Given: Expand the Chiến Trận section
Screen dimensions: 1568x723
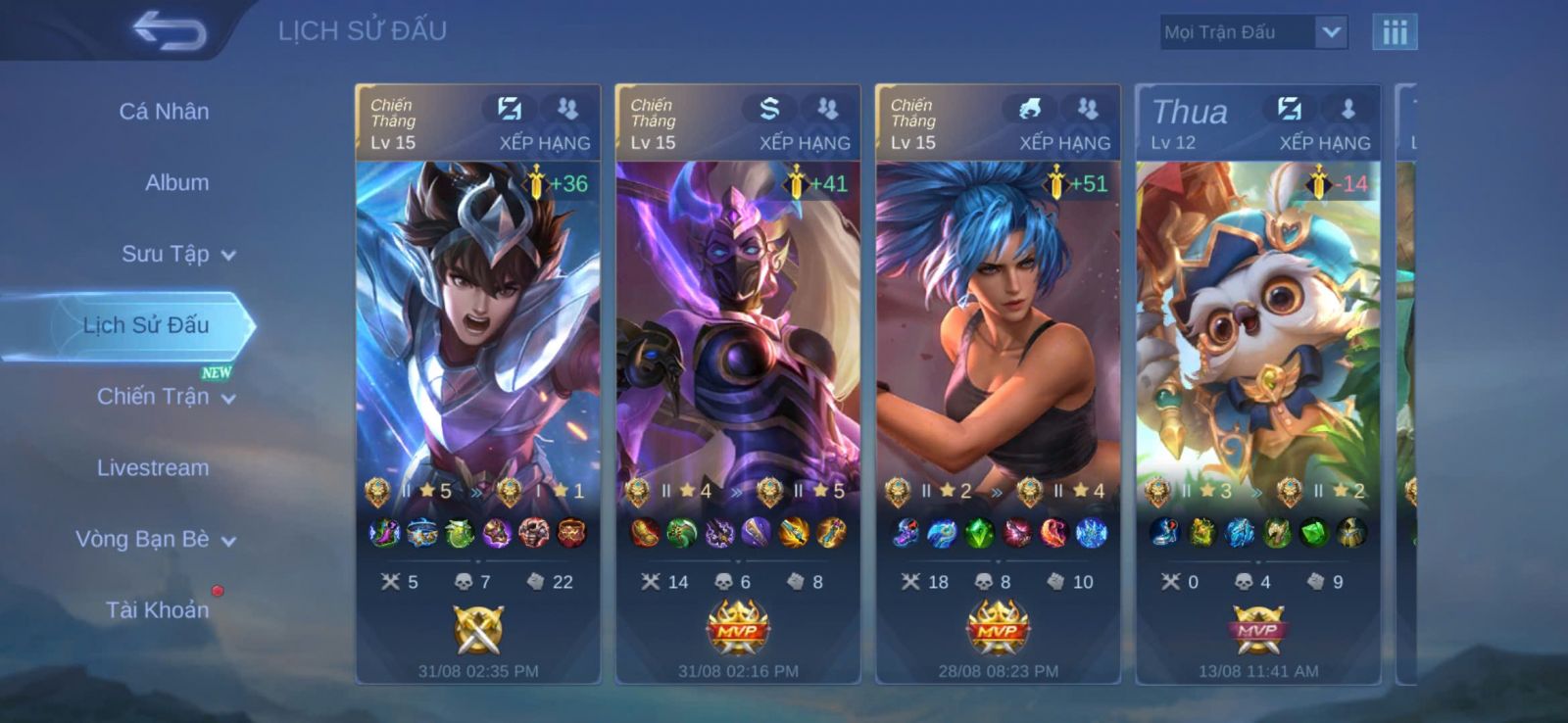Looking at the screenshot, I should [165, 397].
